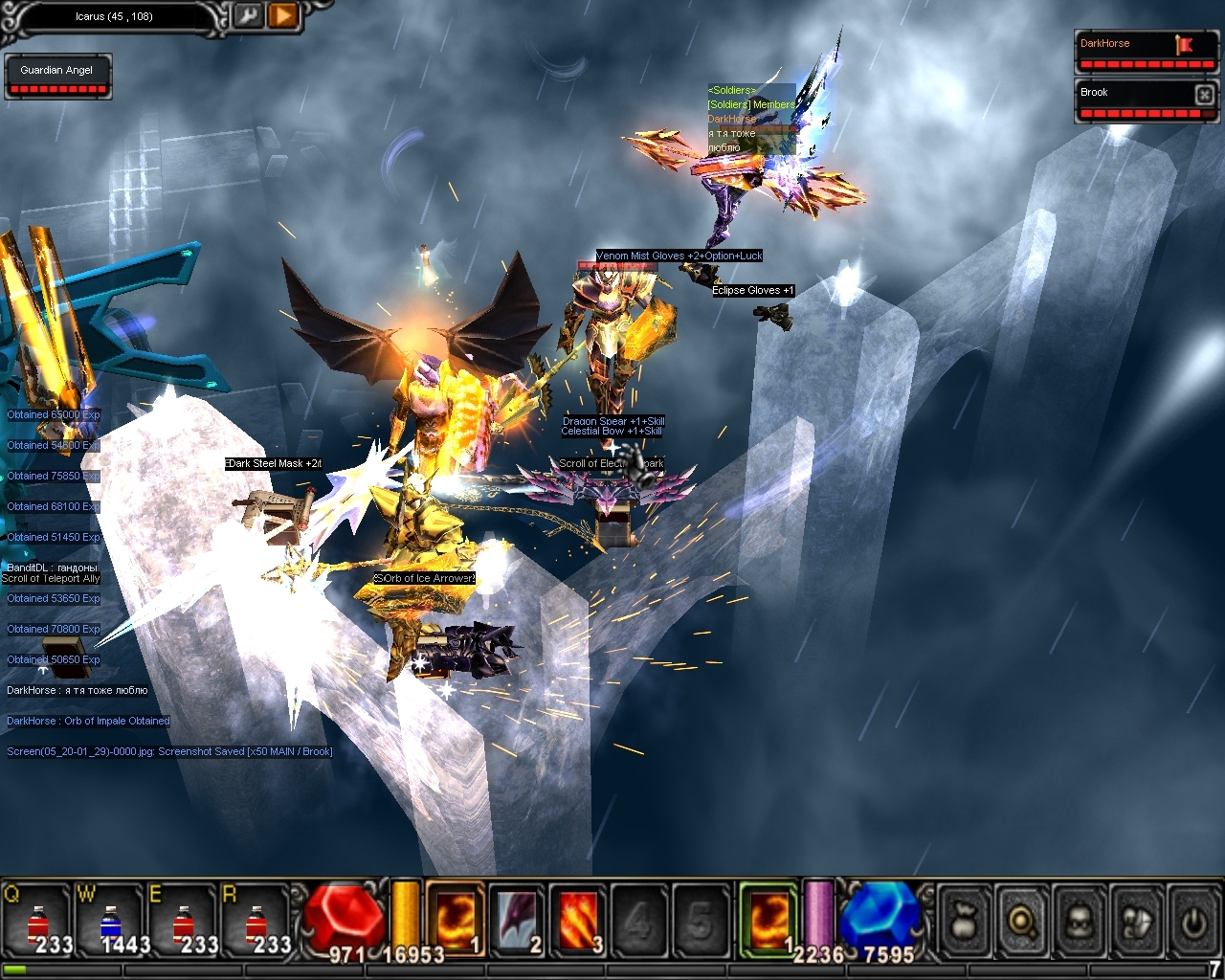Open the magnifier search button
Screen dimensions: 1225x980
tap(1022, 921)
